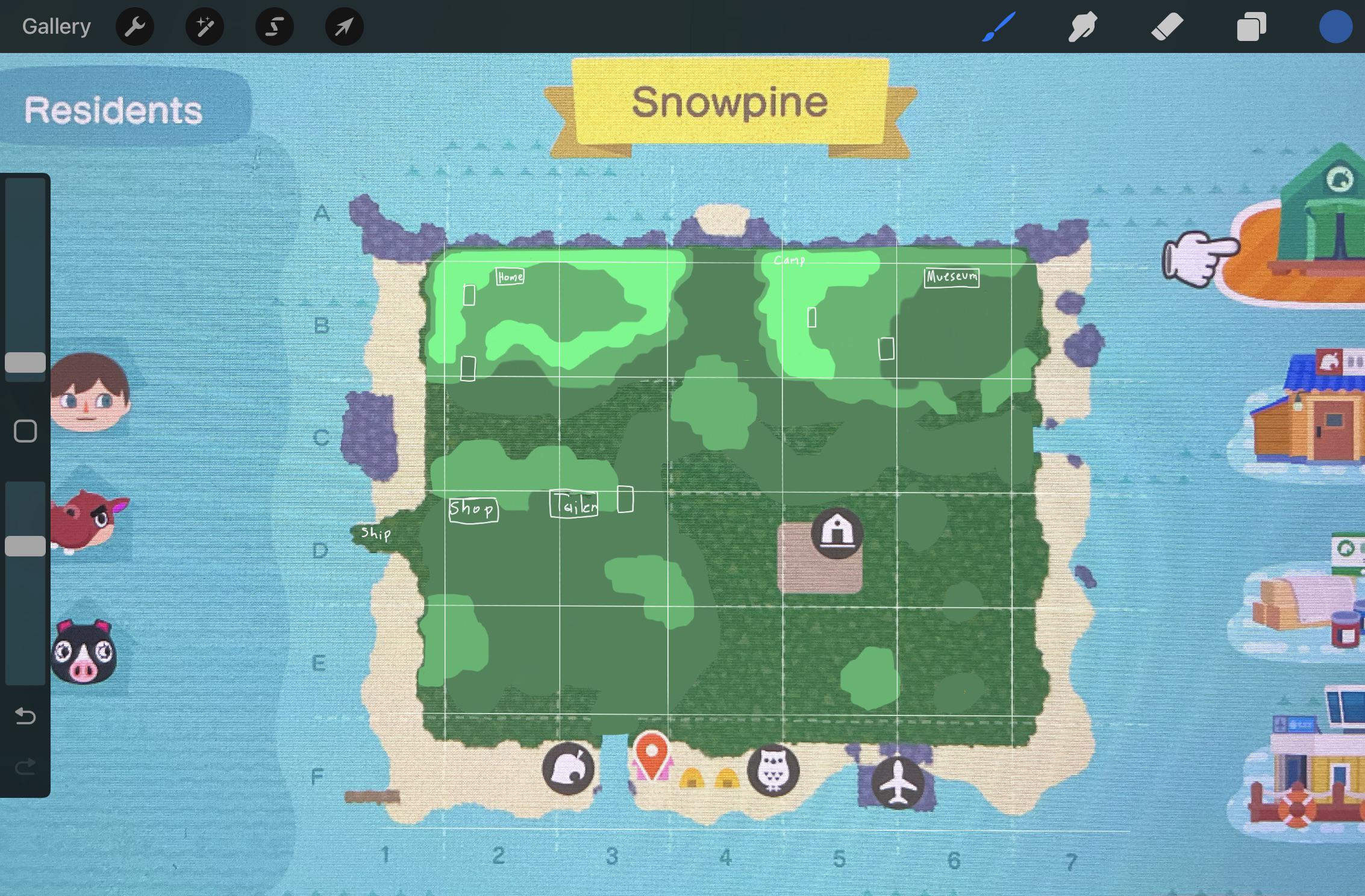Viewport: 1365px width, 896px height.
Task: Open the Layers panel
Action: 1250,26
